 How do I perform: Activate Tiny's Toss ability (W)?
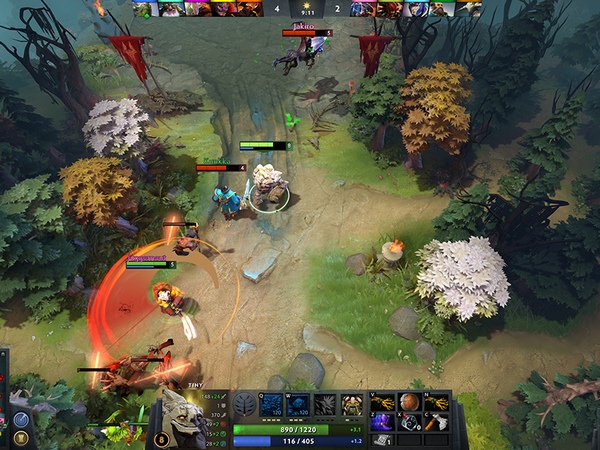pyautogui.click(x=298, y=405)
